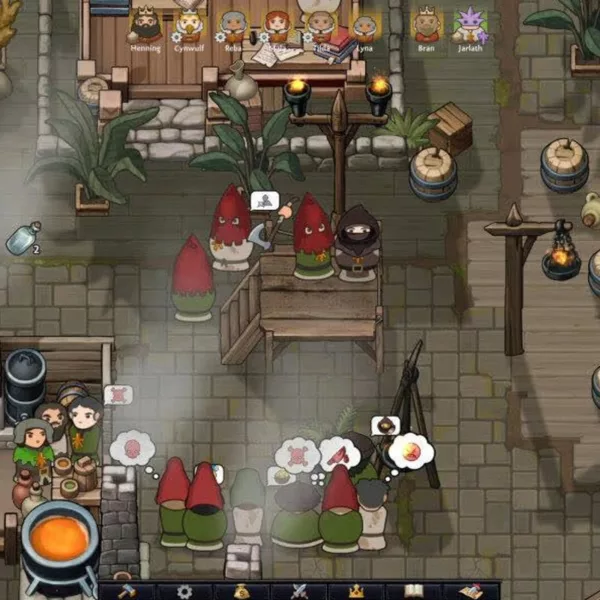The height and width of the screenshot is (600, 600).
Task: Open the world map from the toolbar
Action: pyautogui.click(x=470, y=591)
